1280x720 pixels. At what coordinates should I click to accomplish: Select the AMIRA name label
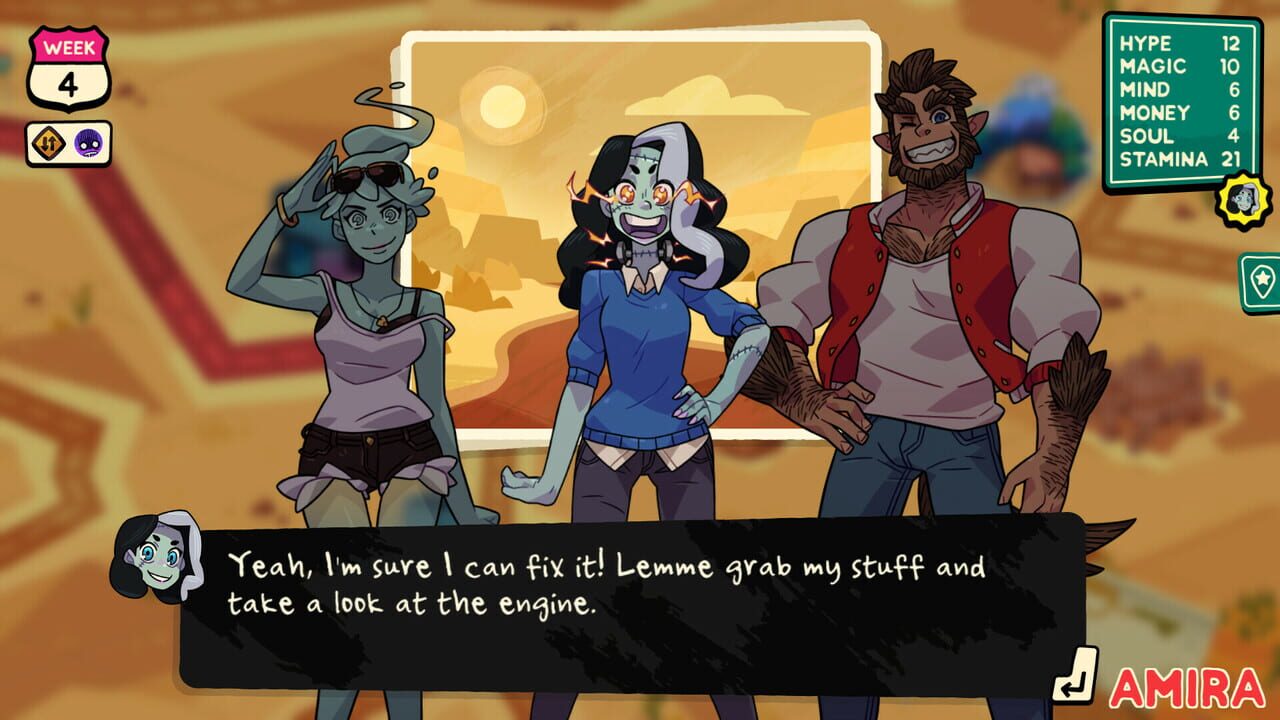coord(1188,690)
